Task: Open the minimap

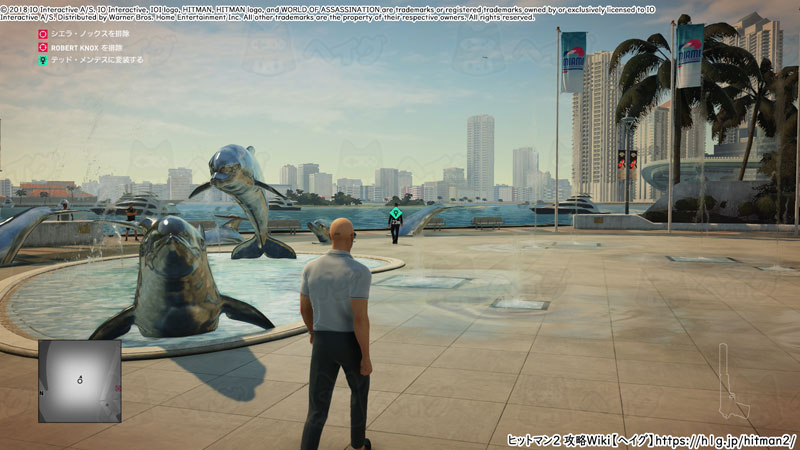Action: tap(79, 380)
